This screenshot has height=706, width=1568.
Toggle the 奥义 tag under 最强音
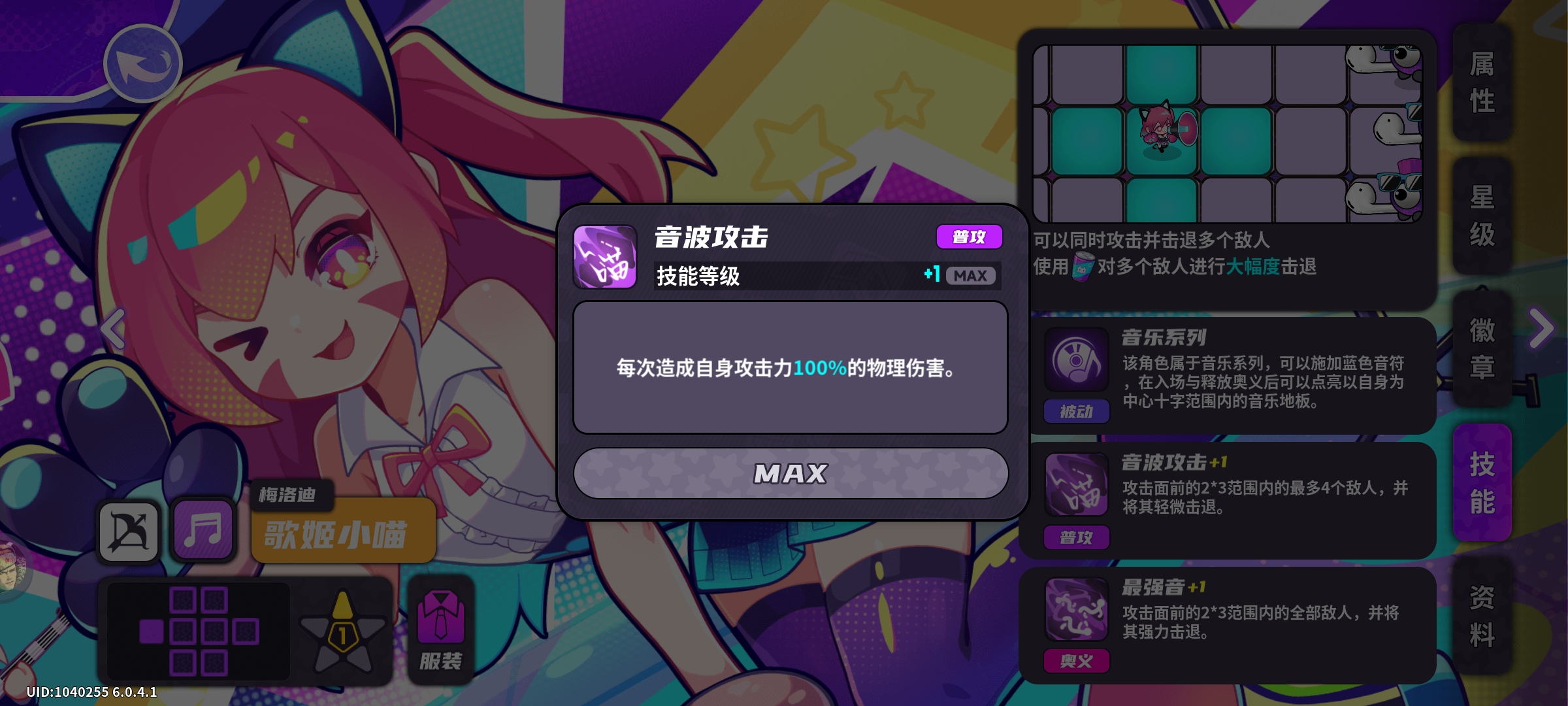pyautogui.click(x=1076, y=661)
